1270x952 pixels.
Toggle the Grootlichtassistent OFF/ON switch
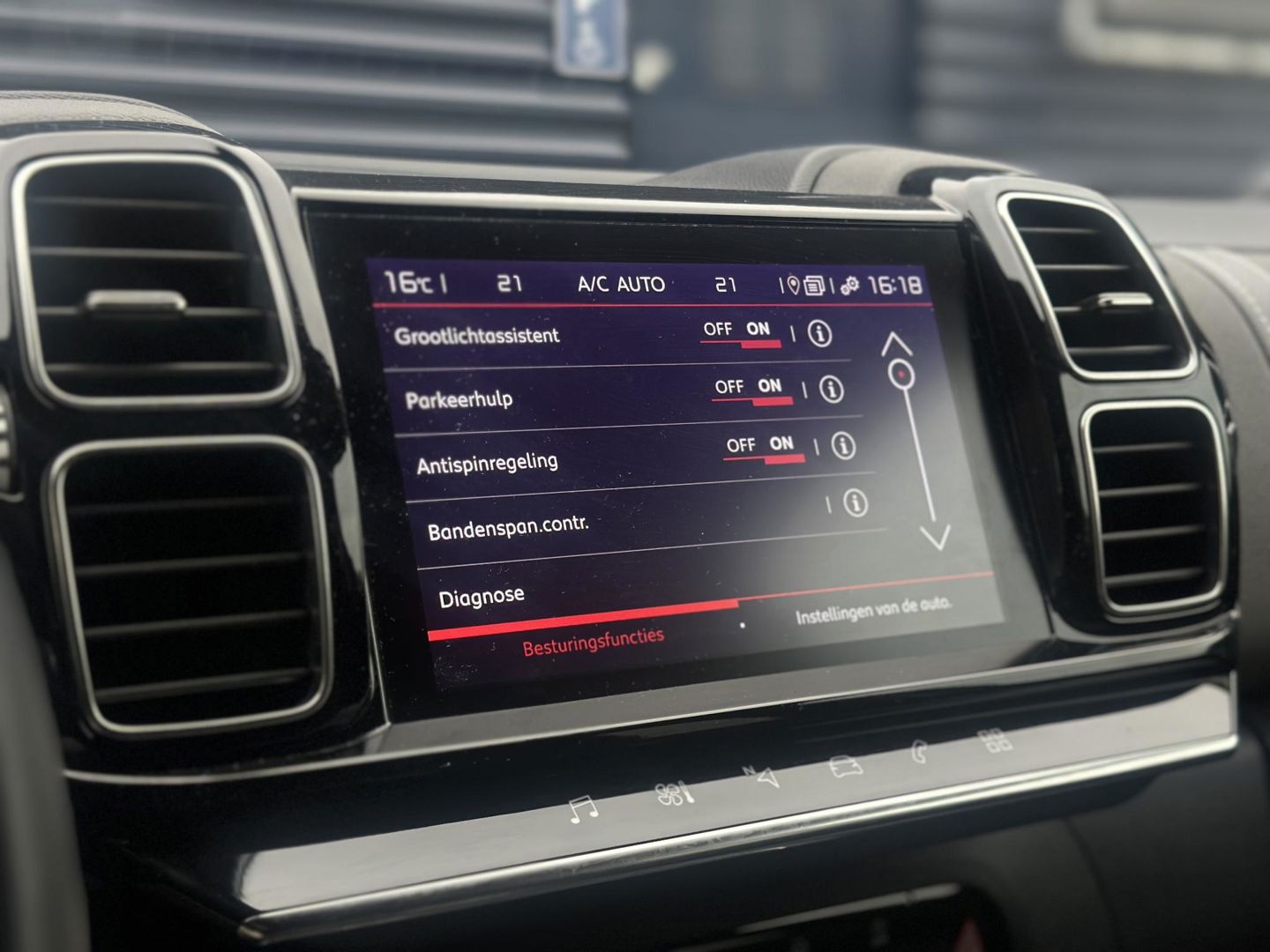(741, 331)
